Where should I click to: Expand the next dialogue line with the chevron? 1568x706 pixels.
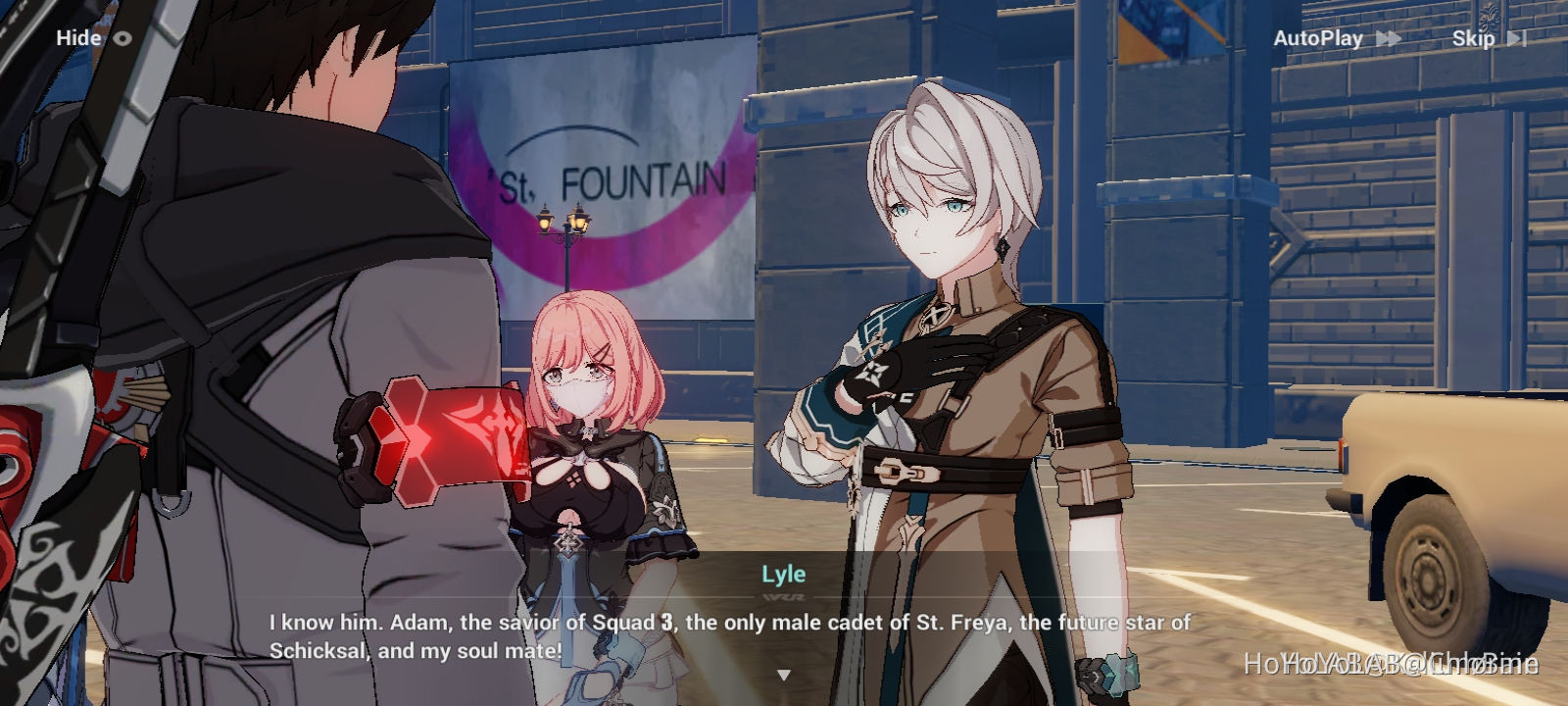point(784,674)
